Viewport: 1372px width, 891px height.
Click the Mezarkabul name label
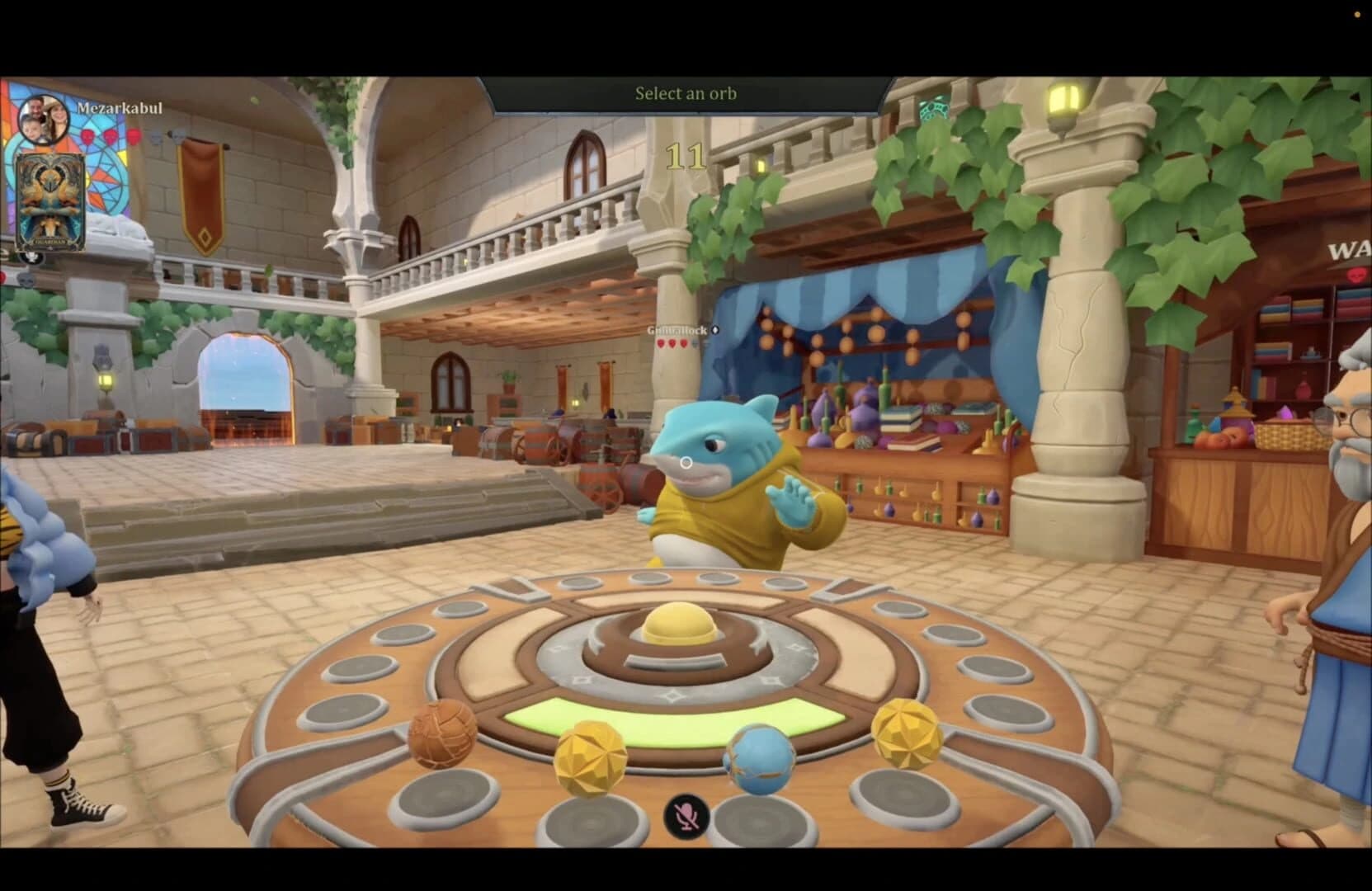(120, 108)
